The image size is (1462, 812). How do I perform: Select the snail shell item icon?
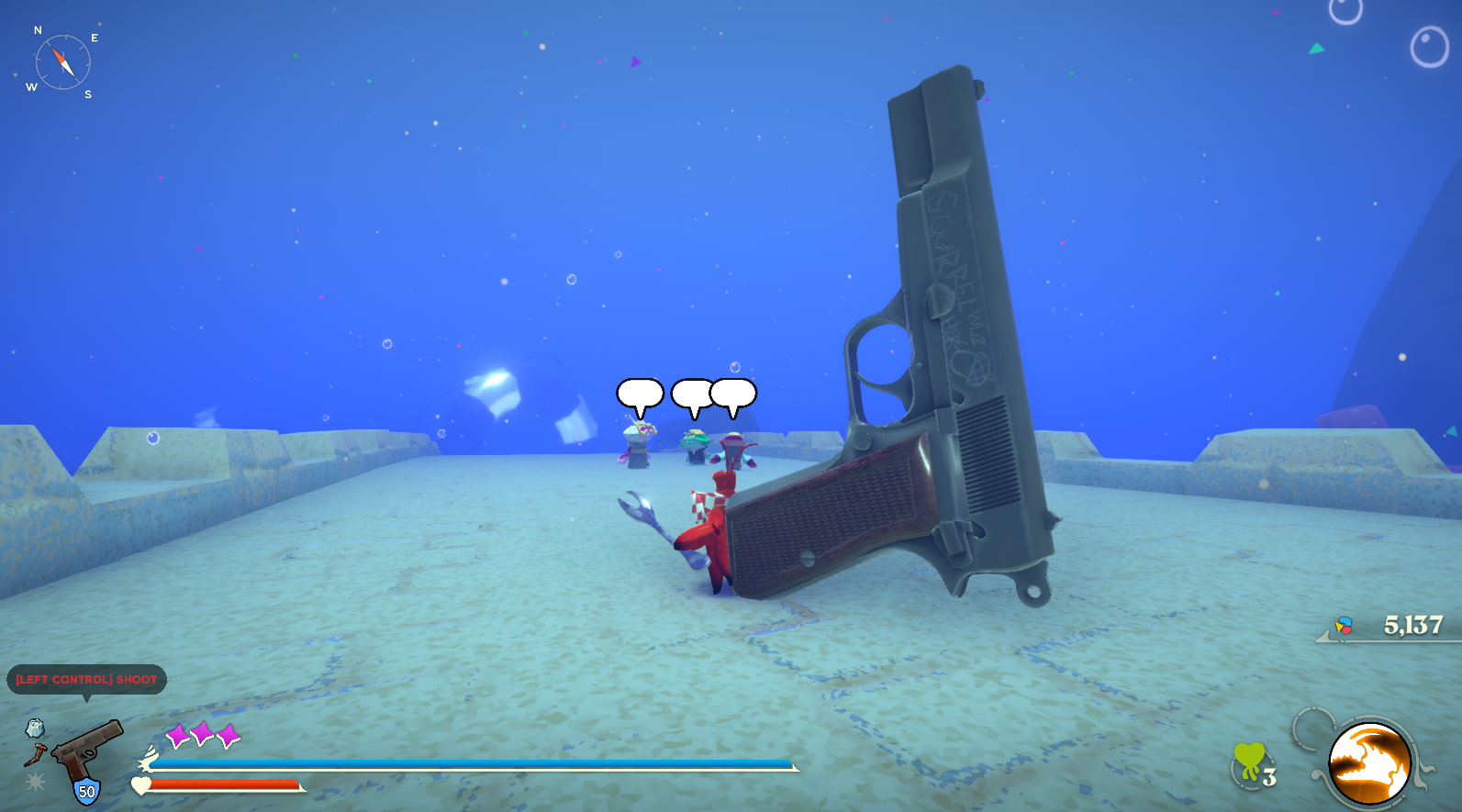[x=36, y=729]
